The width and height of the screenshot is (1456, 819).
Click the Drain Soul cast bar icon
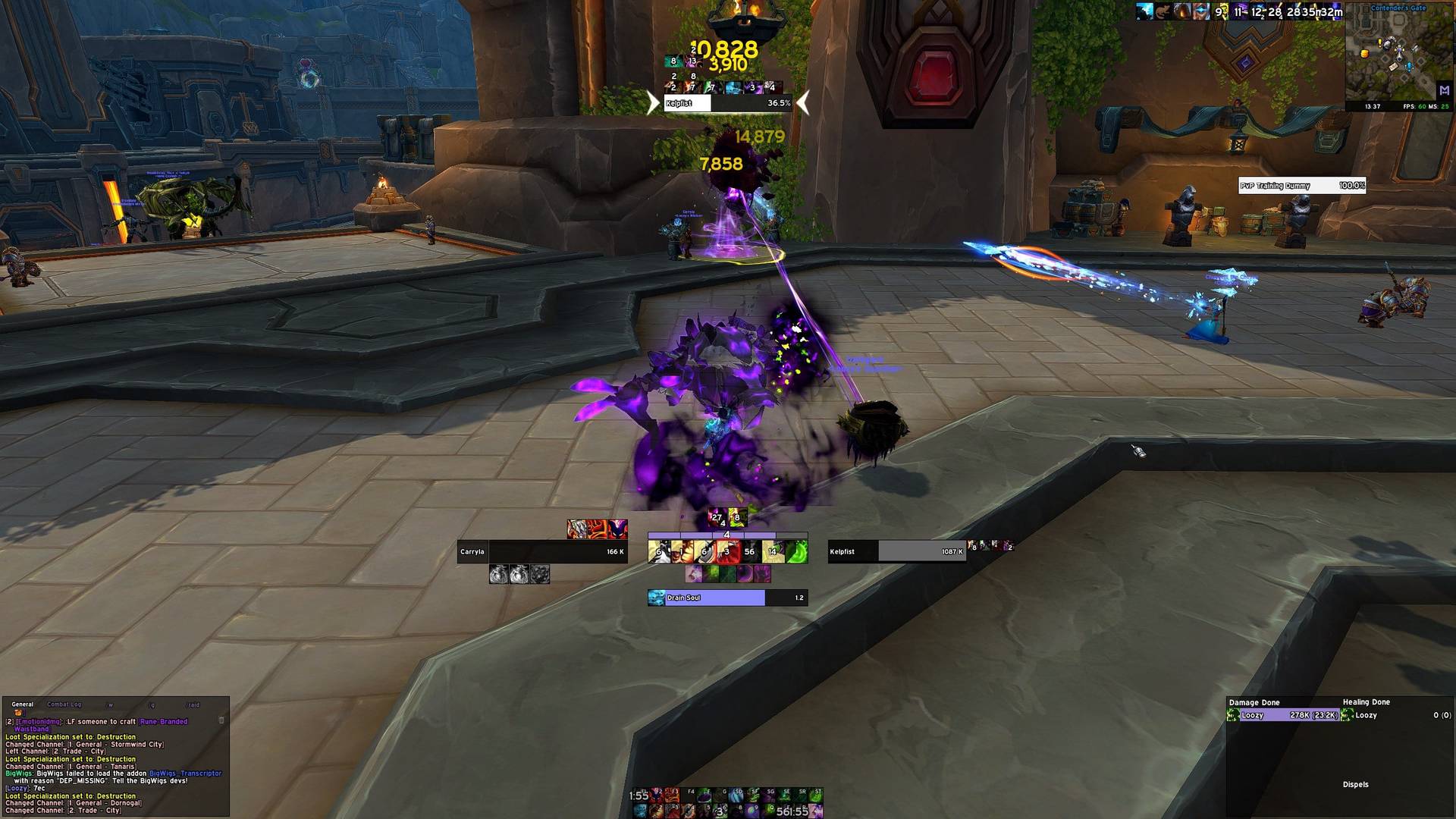(x=656, y=598)
